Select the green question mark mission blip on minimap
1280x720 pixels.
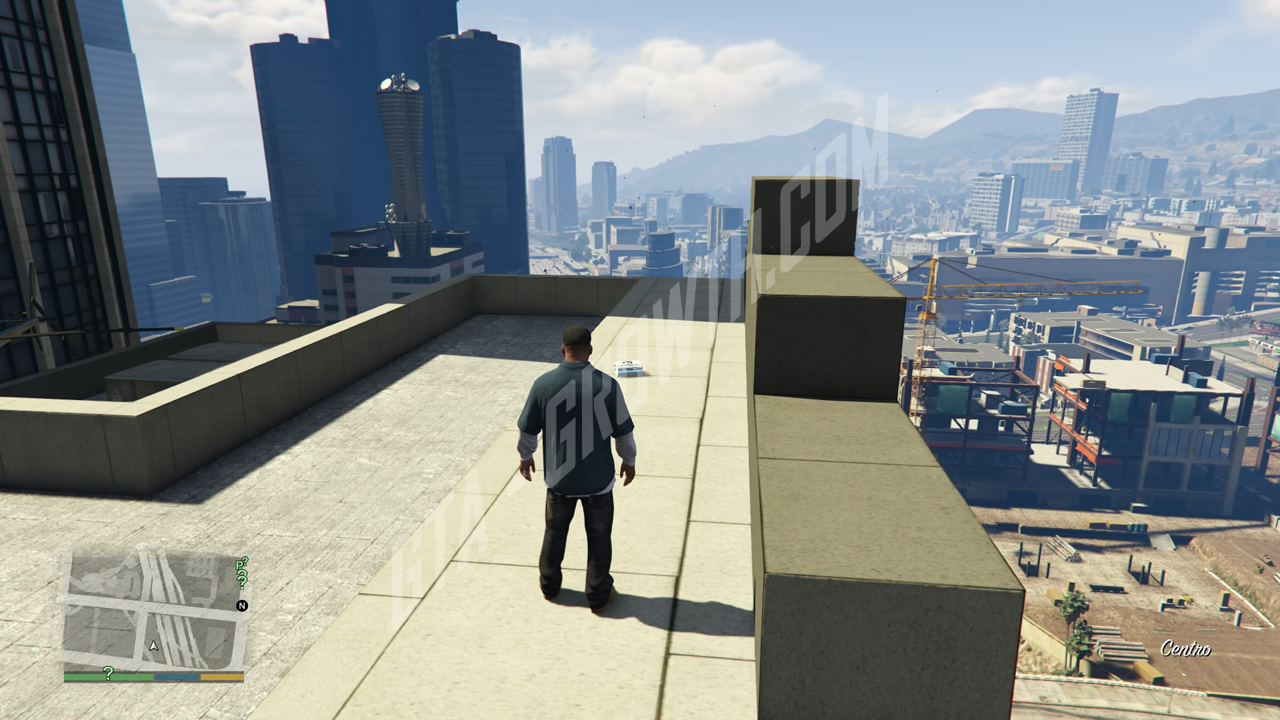[x=244, y=560]
